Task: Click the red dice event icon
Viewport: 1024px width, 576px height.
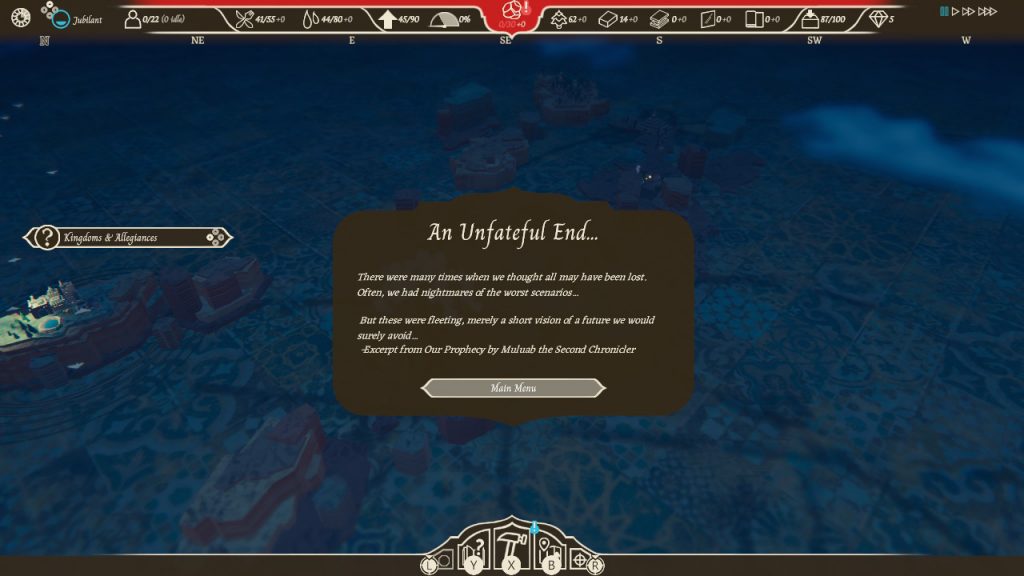Action: point(511,10)
